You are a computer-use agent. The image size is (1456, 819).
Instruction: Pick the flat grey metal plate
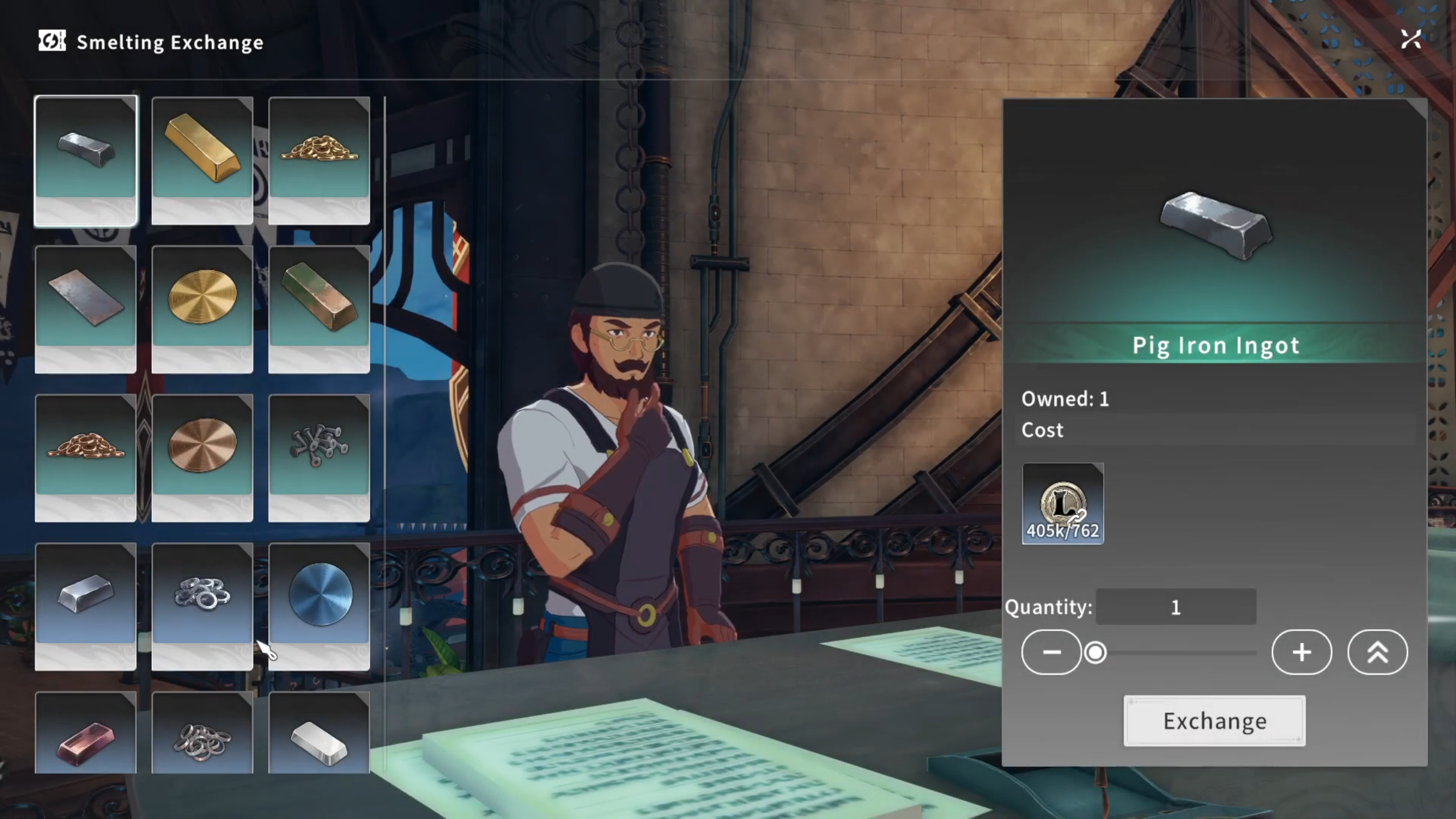click(86, 309)
